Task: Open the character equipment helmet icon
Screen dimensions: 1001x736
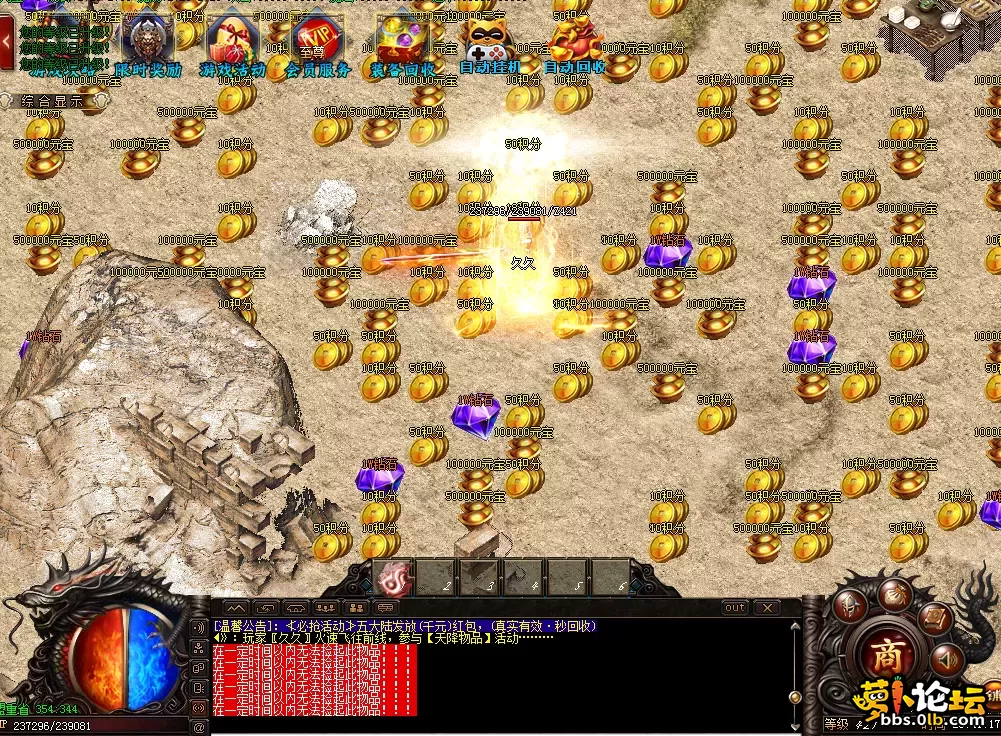Action: coord(851,604)
